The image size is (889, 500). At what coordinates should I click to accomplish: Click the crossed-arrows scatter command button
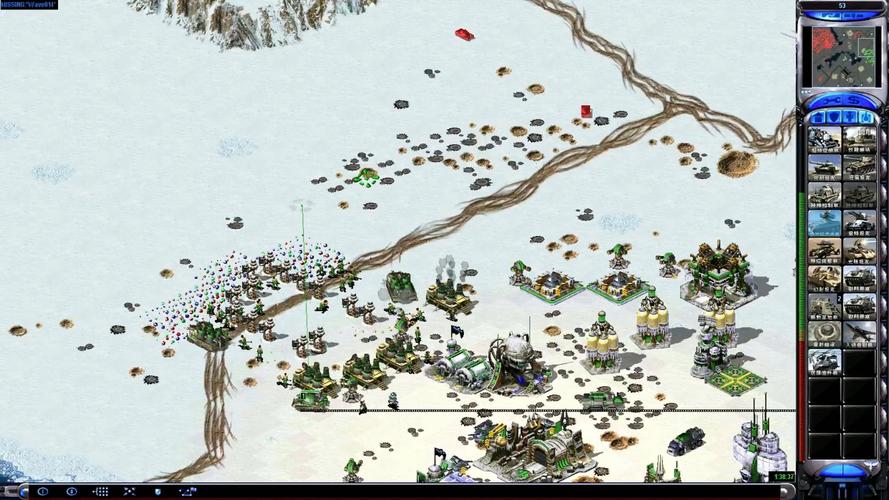coord(127,492)
